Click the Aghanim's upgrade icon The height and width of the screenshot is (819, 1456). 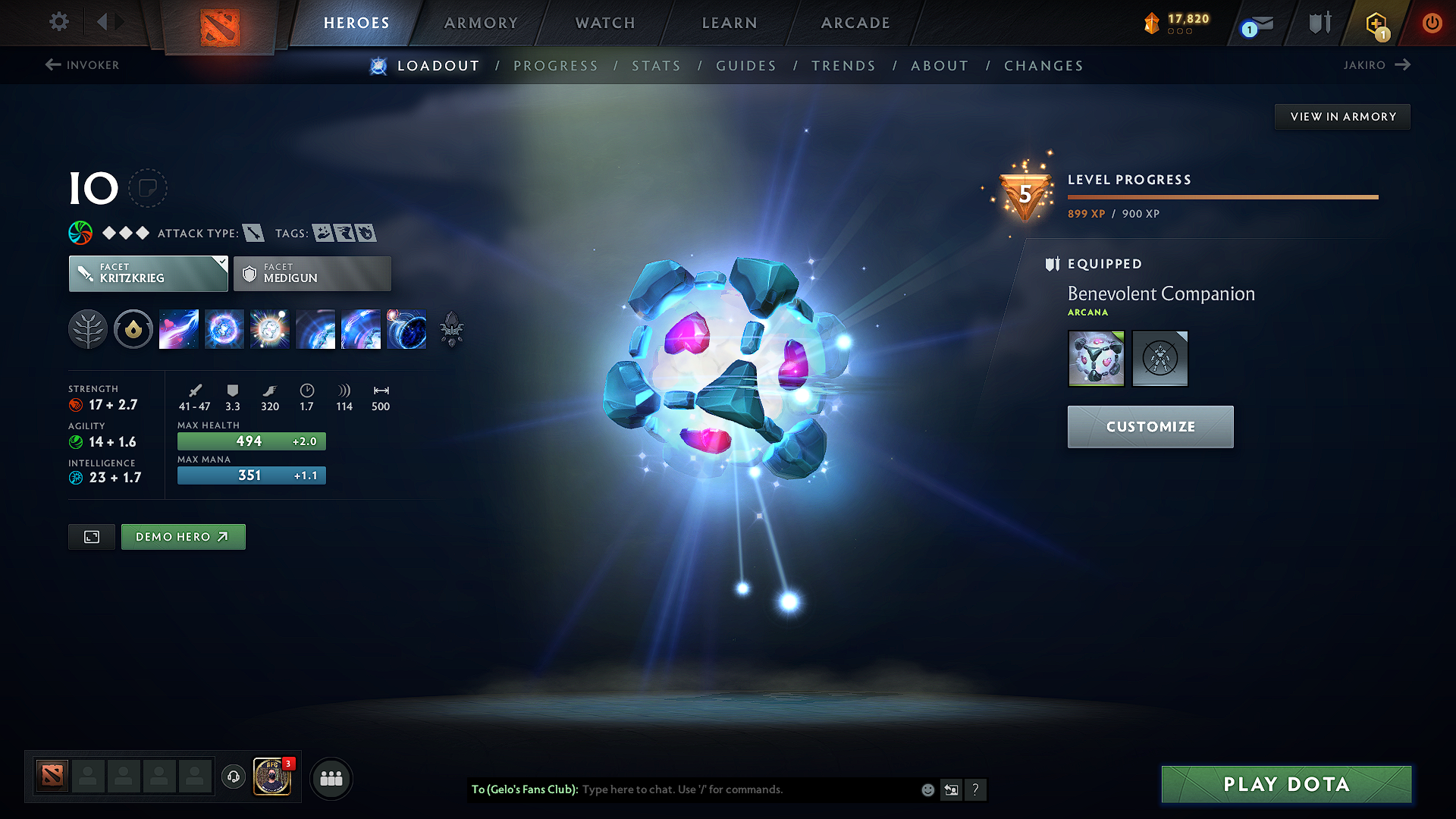pyautogui.click(x=453, y=329)
